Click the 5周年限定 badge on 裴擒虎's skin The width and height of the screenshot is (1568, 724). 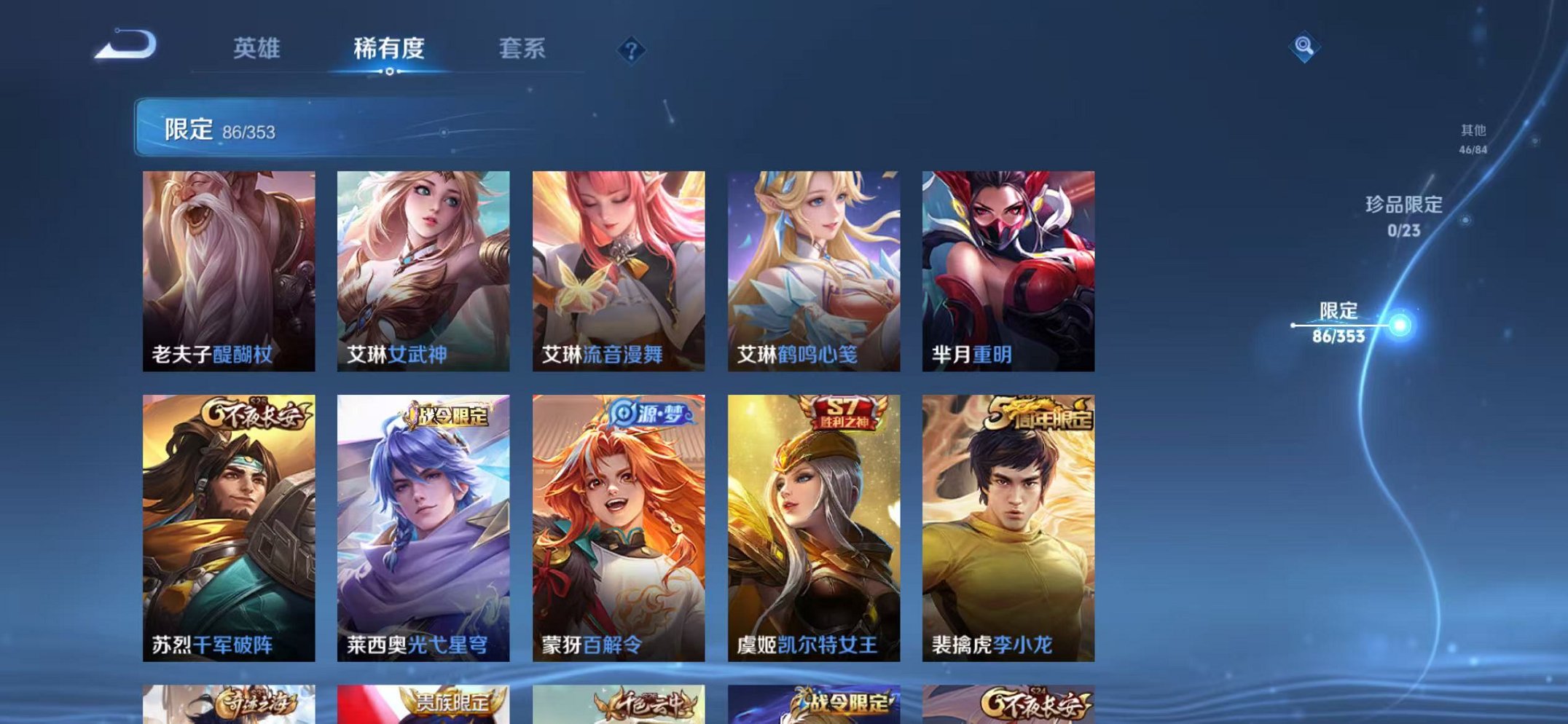tap(1041, 413)
